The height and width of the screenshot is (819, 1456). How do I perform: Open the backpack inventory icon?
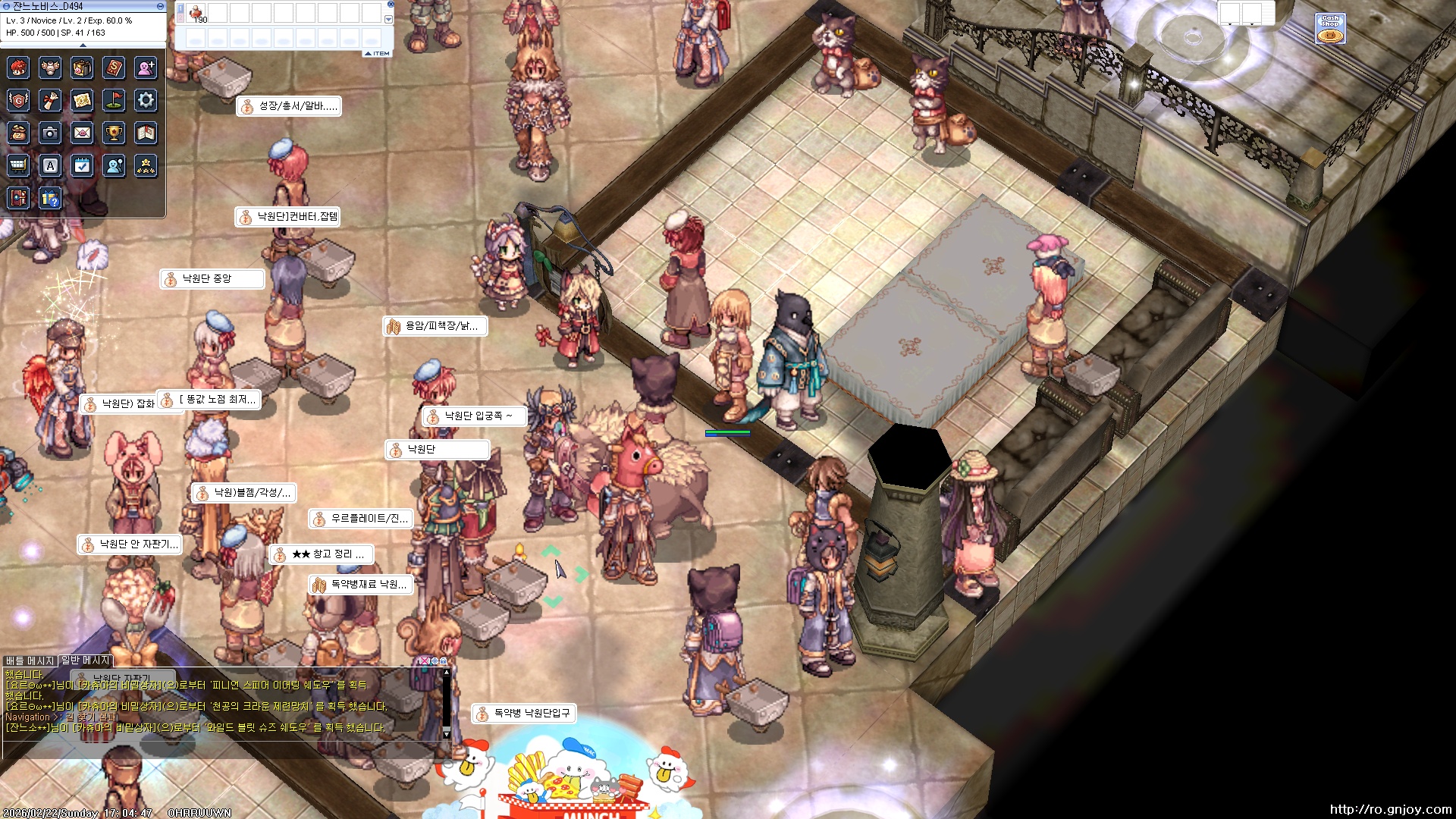click(82, 67)
